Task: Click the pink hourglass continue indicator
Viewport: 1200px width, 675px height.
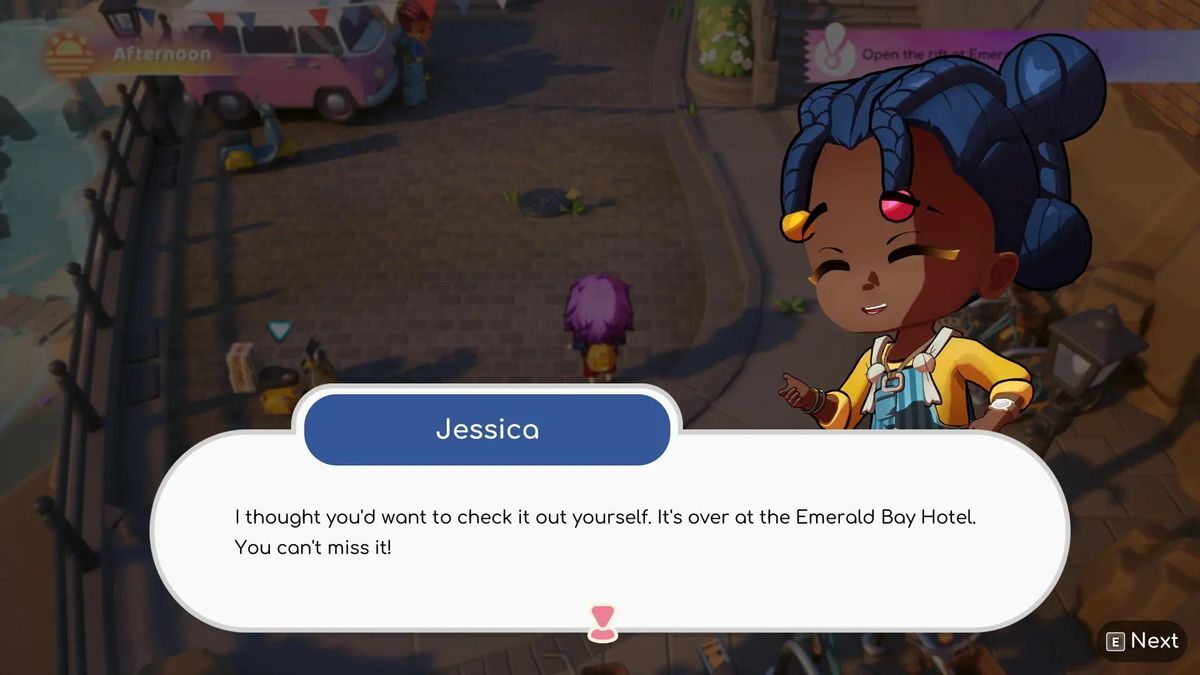Action: pos(601,622)
